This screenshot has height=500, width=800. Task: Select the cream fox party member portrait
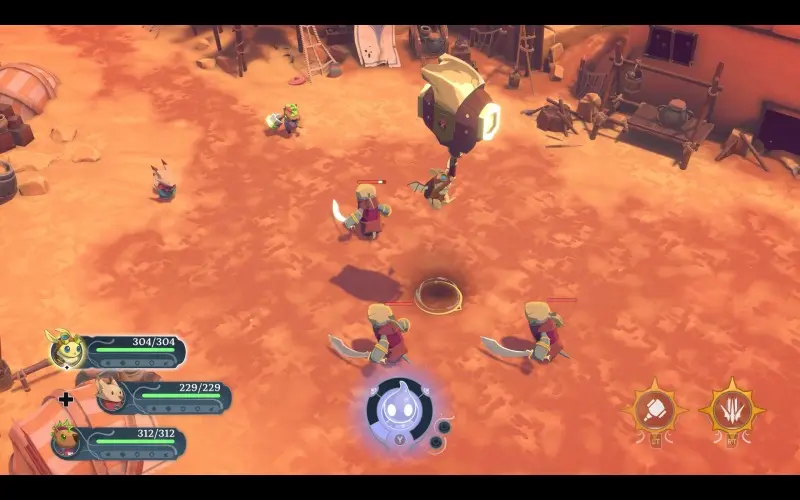(x=112, y=395)
